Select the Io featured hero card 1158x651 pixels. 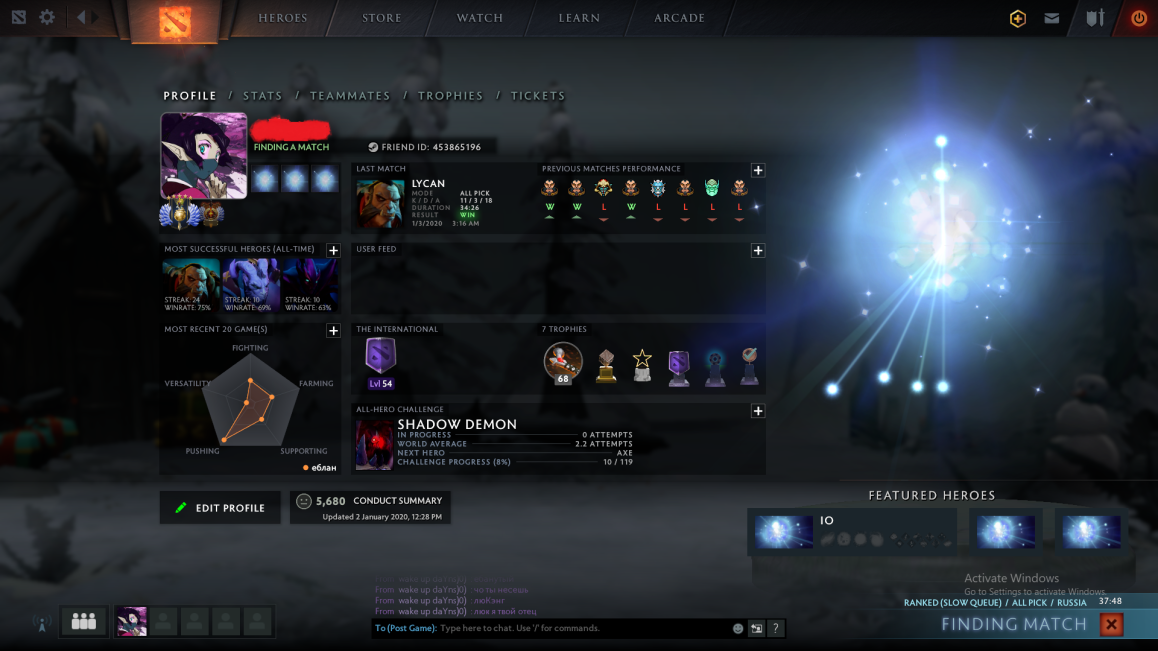tap(851, 531)
